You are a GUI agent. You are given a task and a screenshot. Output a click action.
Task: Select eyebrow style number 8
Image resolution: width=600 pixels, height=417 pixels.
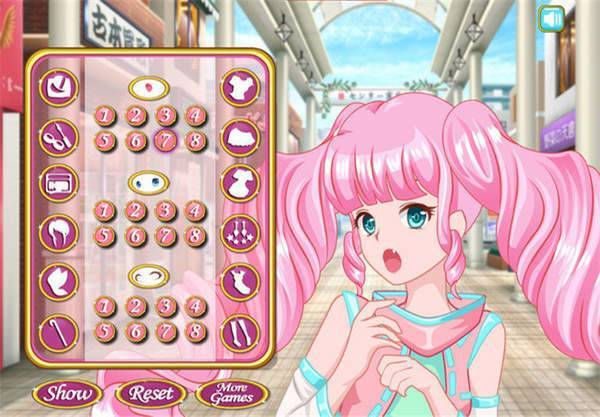(x=195, y=330)
